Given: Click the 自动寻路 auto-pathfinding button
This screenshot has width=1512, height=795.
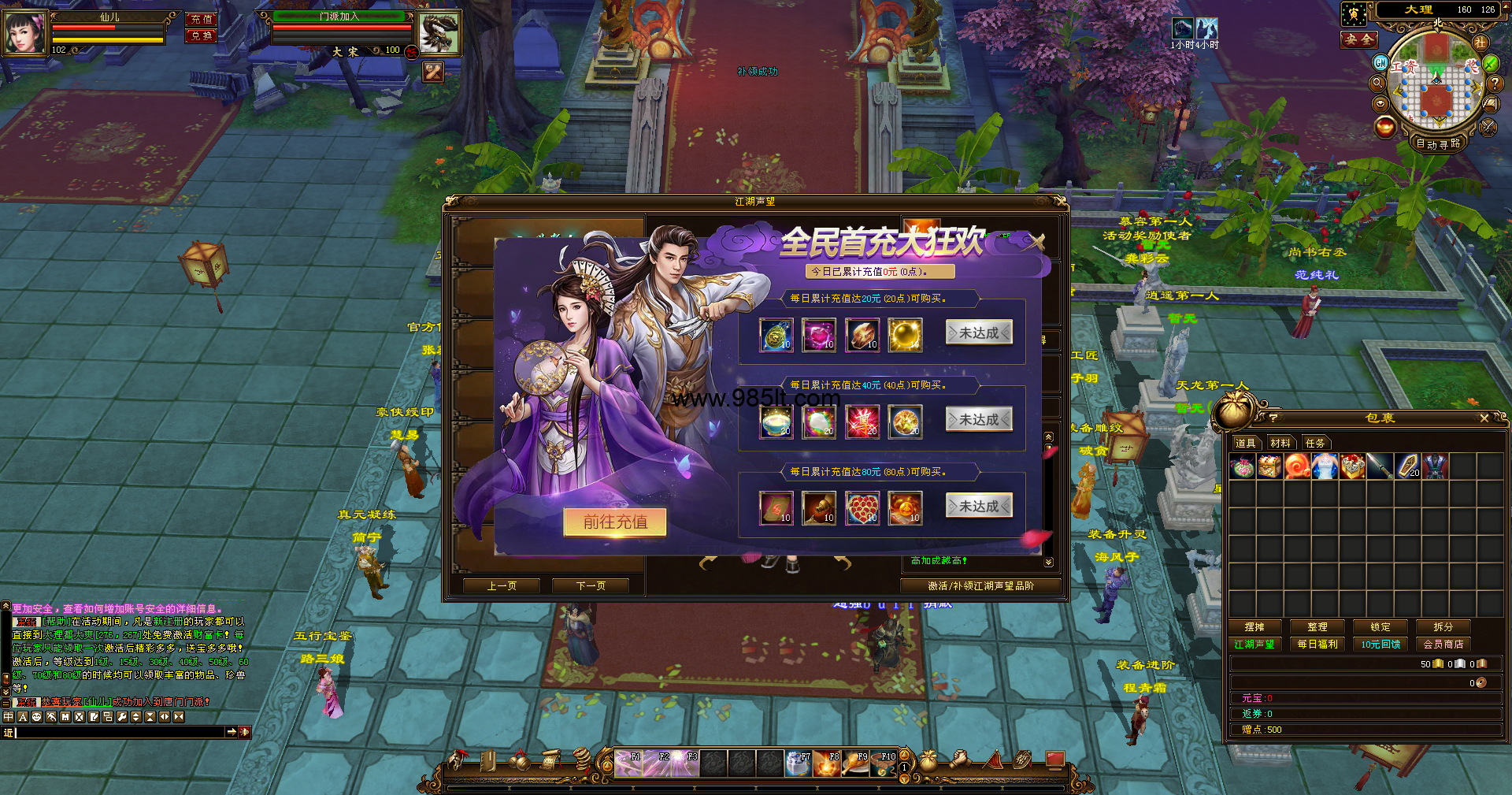Looking at the screenshot, I should point(1438,143).
